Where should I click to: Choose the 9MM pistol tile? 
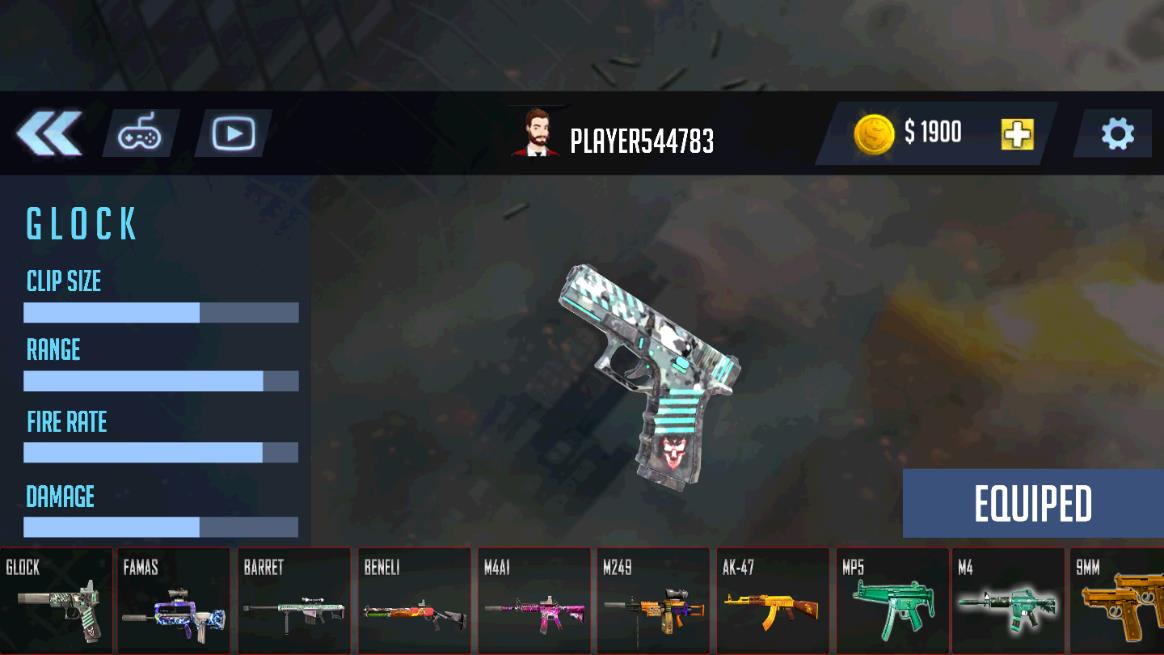point(1118,601)
